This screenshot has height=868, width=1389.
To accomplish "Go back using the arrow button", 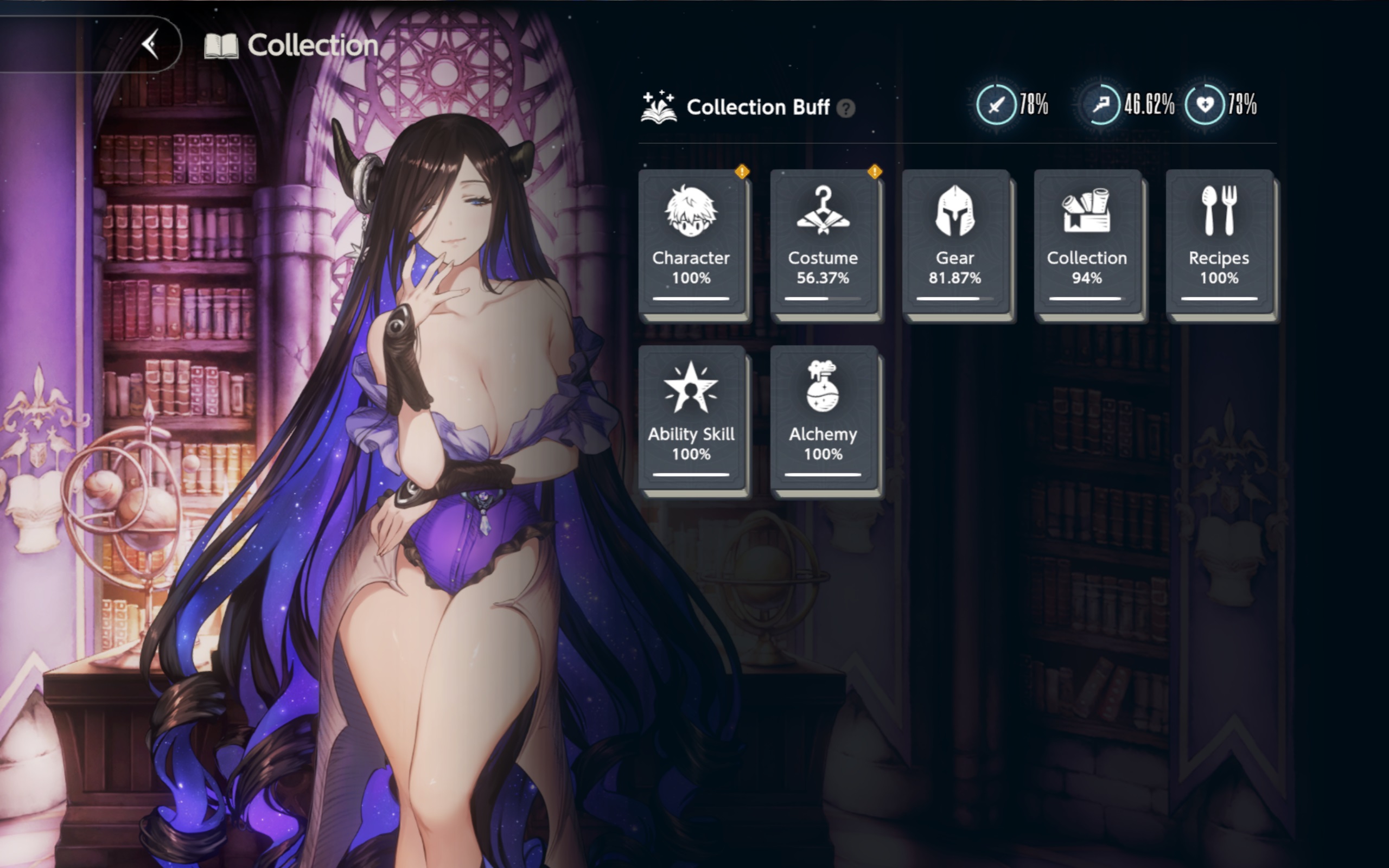I will [x=150, y=45].
